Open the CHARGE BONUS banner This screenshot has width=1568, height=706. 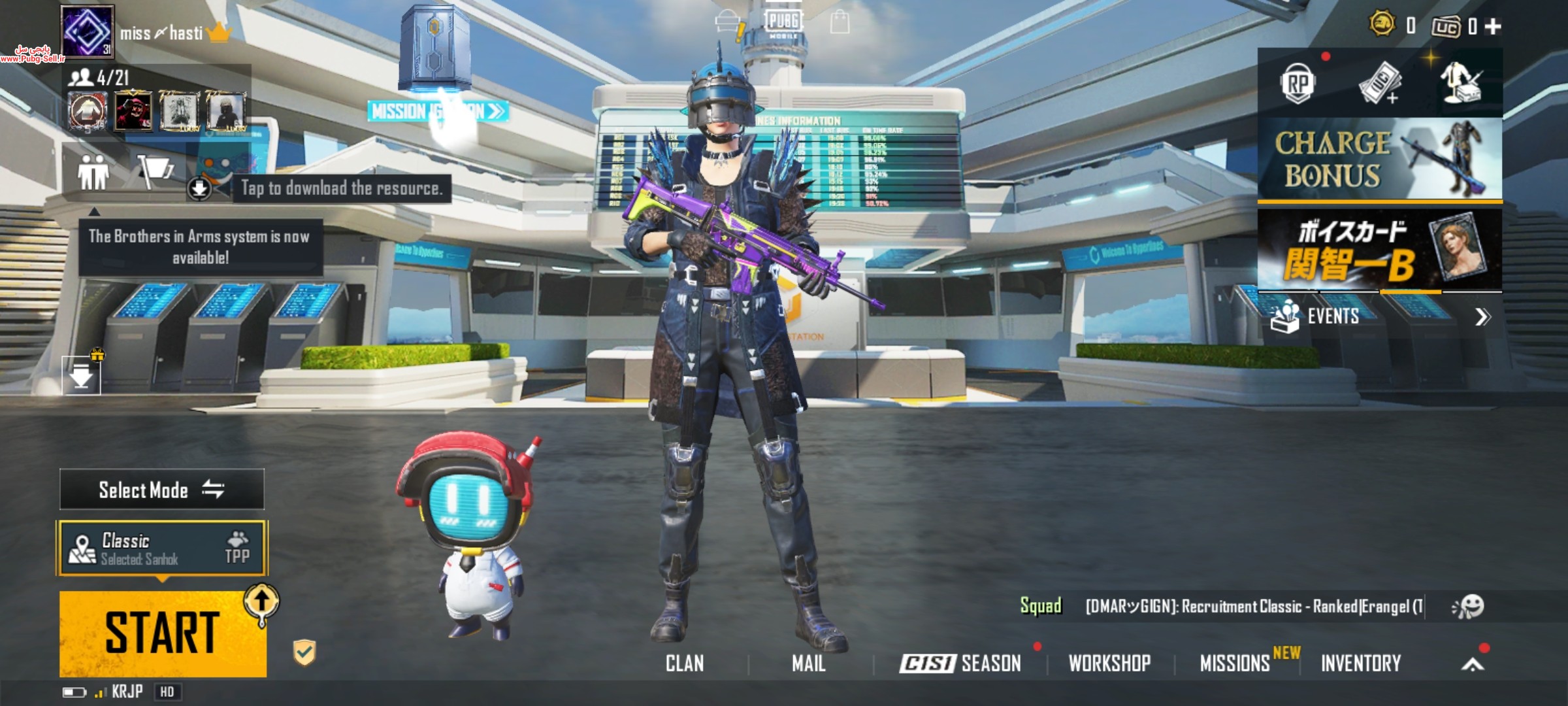click(1380, 160)
